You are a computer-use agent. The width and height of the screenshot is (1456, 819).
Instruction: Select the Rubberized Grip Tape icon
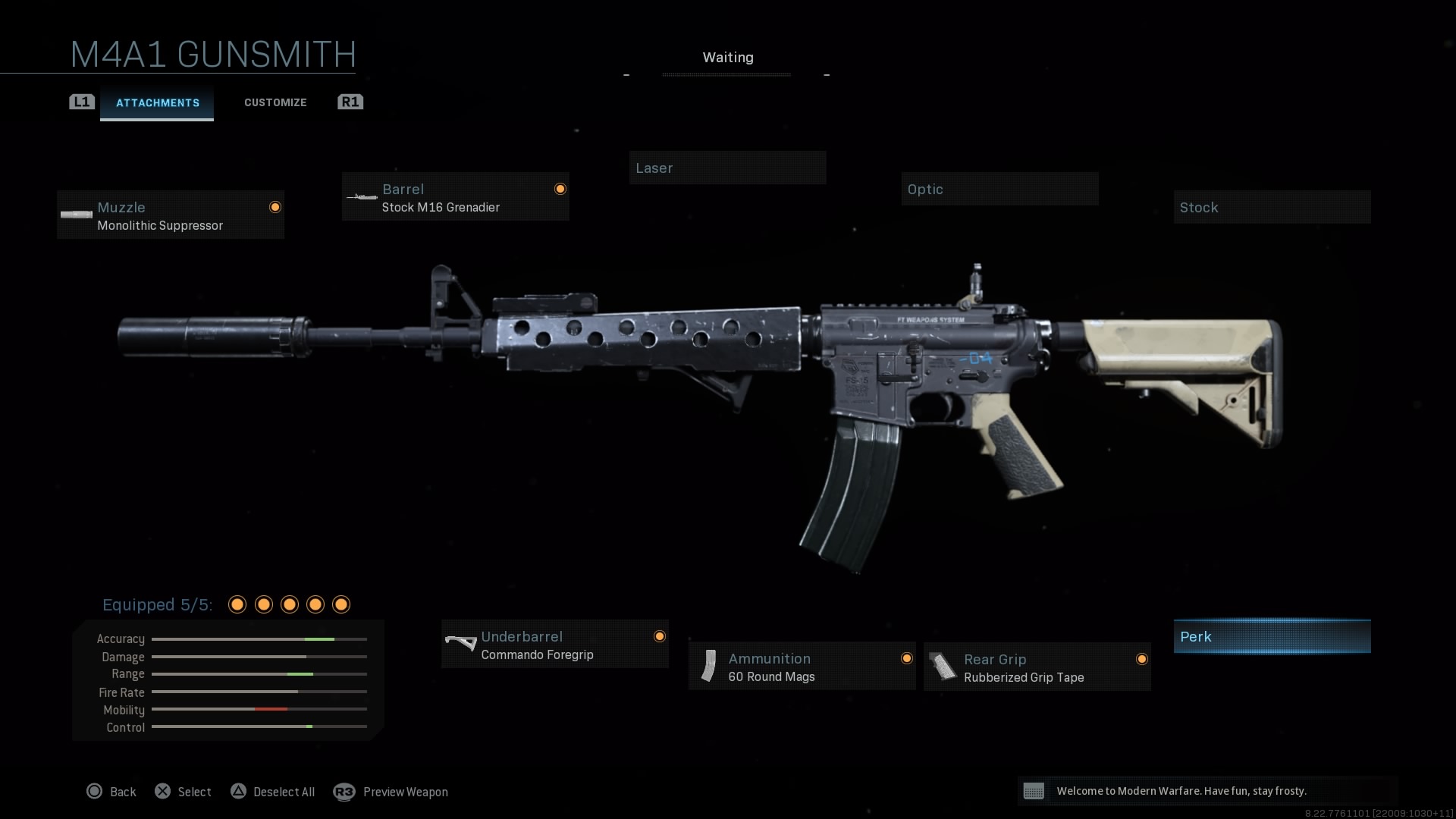click(x=944, y=666)
